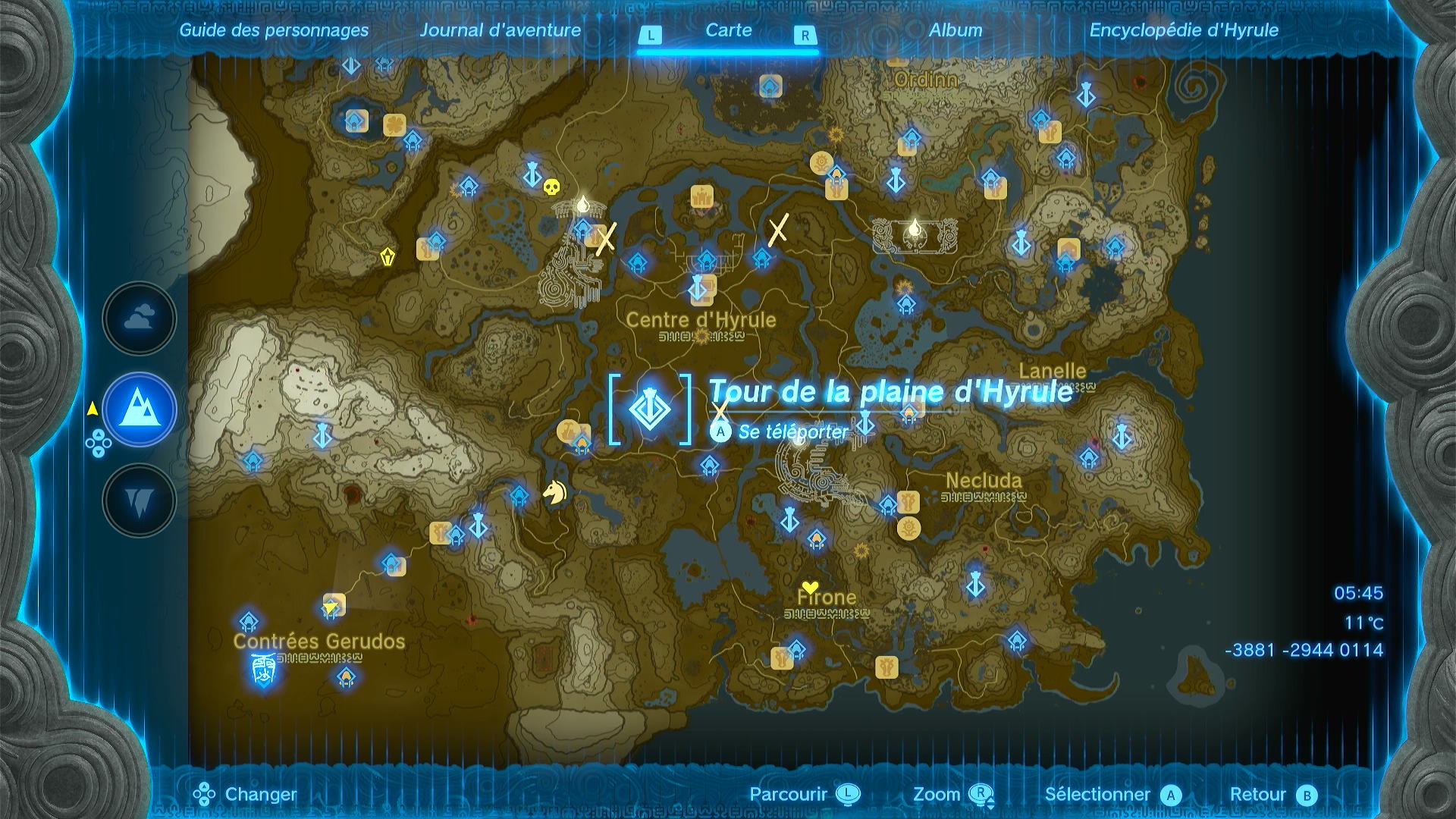The width and height of the screenshot is (1456, 819).
Task: Select the cloud weather icon in left sidebar
Action: [x=139, y=318]
